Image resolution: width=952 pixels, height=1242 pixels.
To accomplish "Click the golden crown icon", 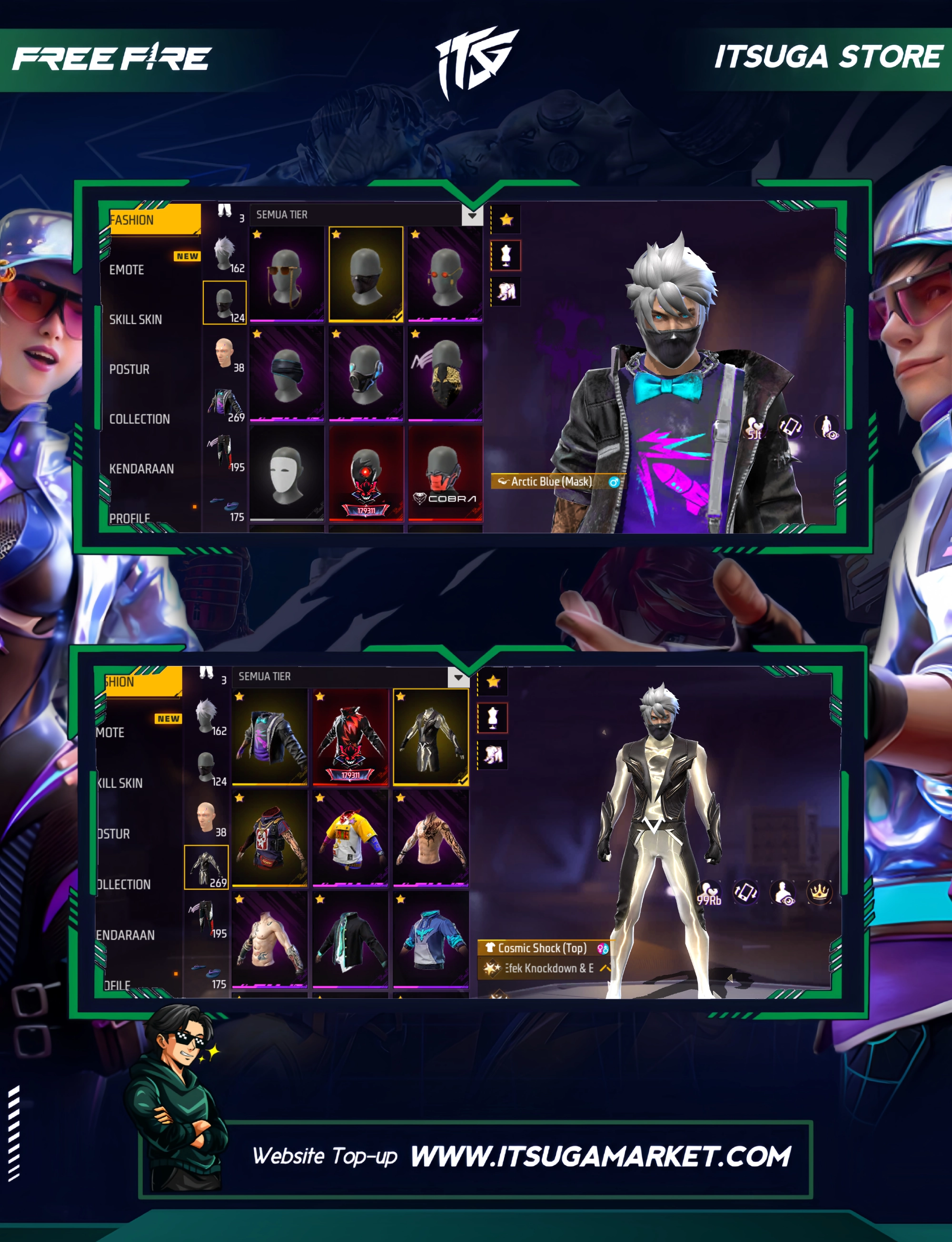I will (x=819, y=893).
